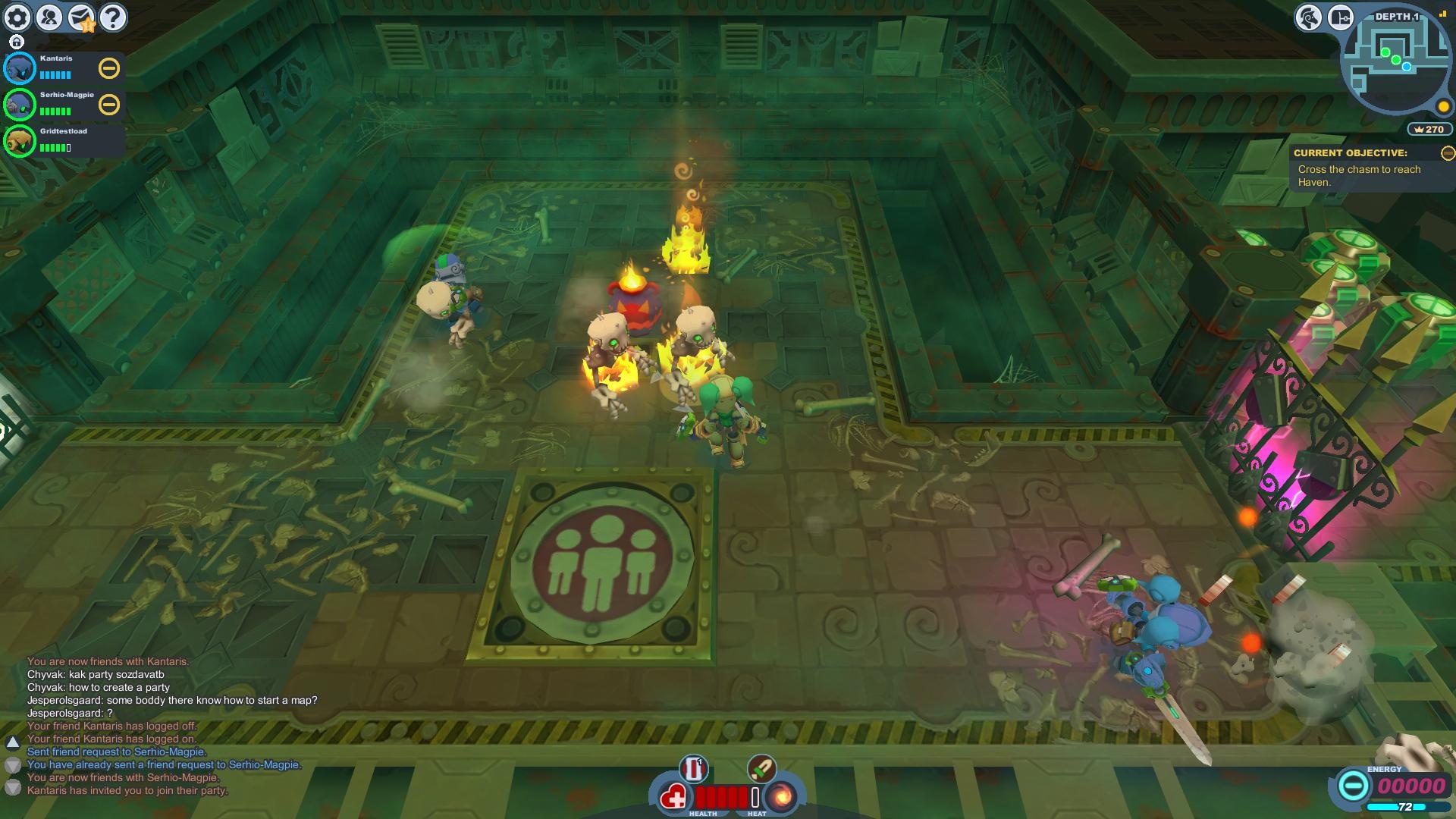Viewport: 1456px width, 819px height.
Task: Select Gridtestload's party portrait
Action: (x=20, y=141)
